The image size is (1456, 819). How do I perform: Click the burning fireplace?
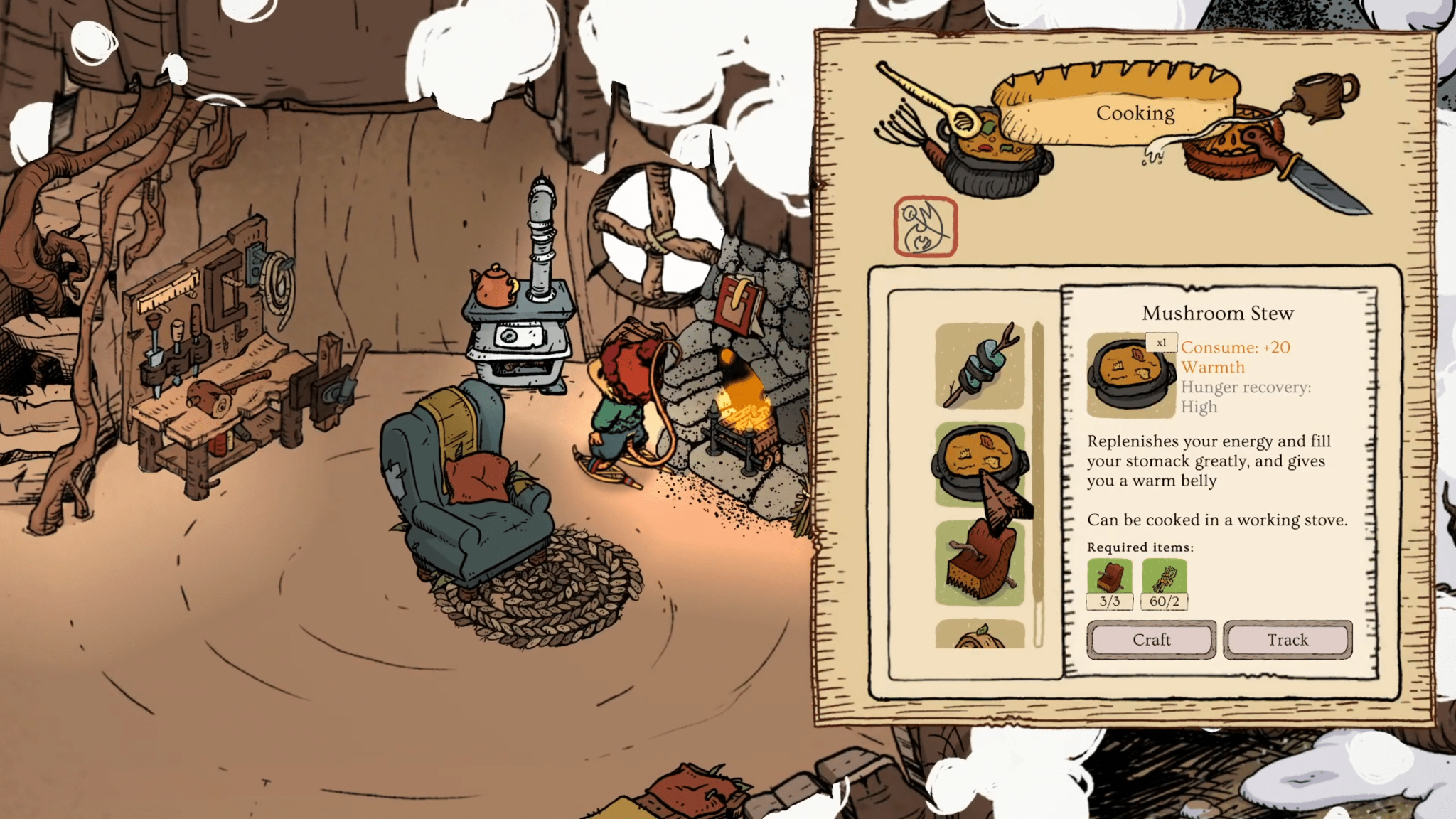coord(743,405)
